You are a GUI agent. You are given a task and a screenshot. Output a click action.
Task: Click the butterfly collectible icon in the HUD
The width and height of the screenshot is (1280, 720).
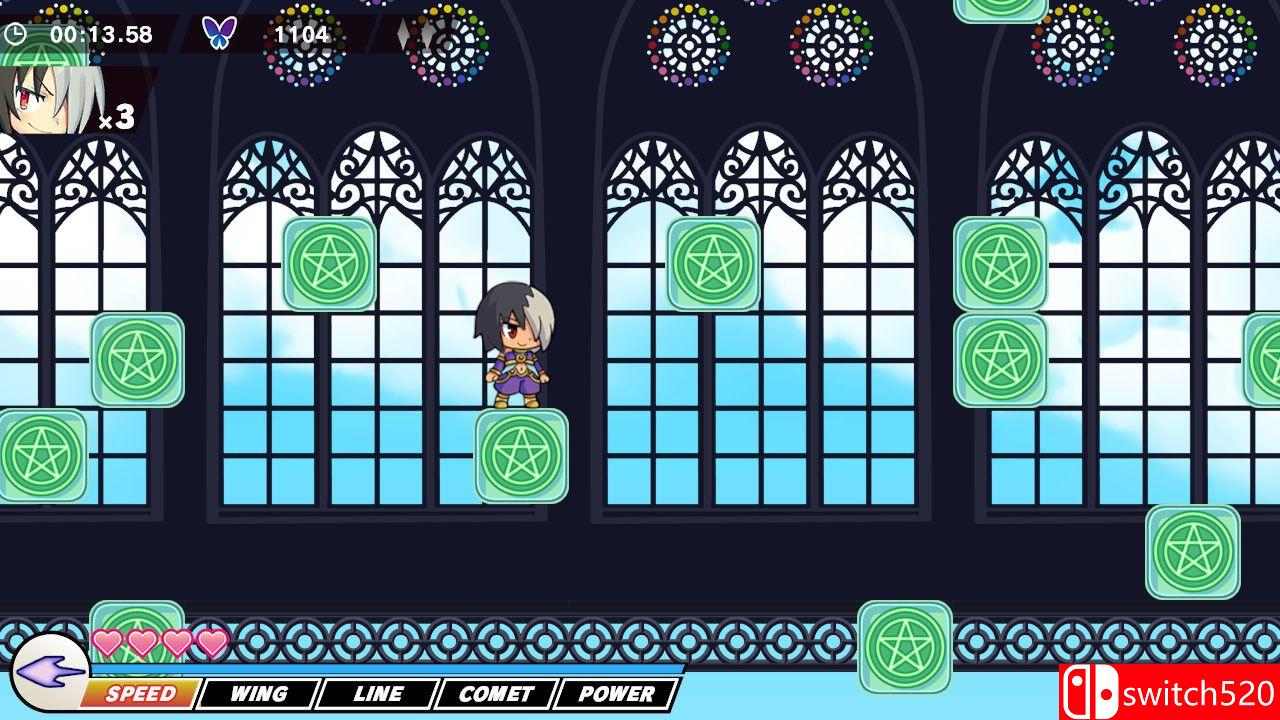pyautogui.click(x=222, y=31)
